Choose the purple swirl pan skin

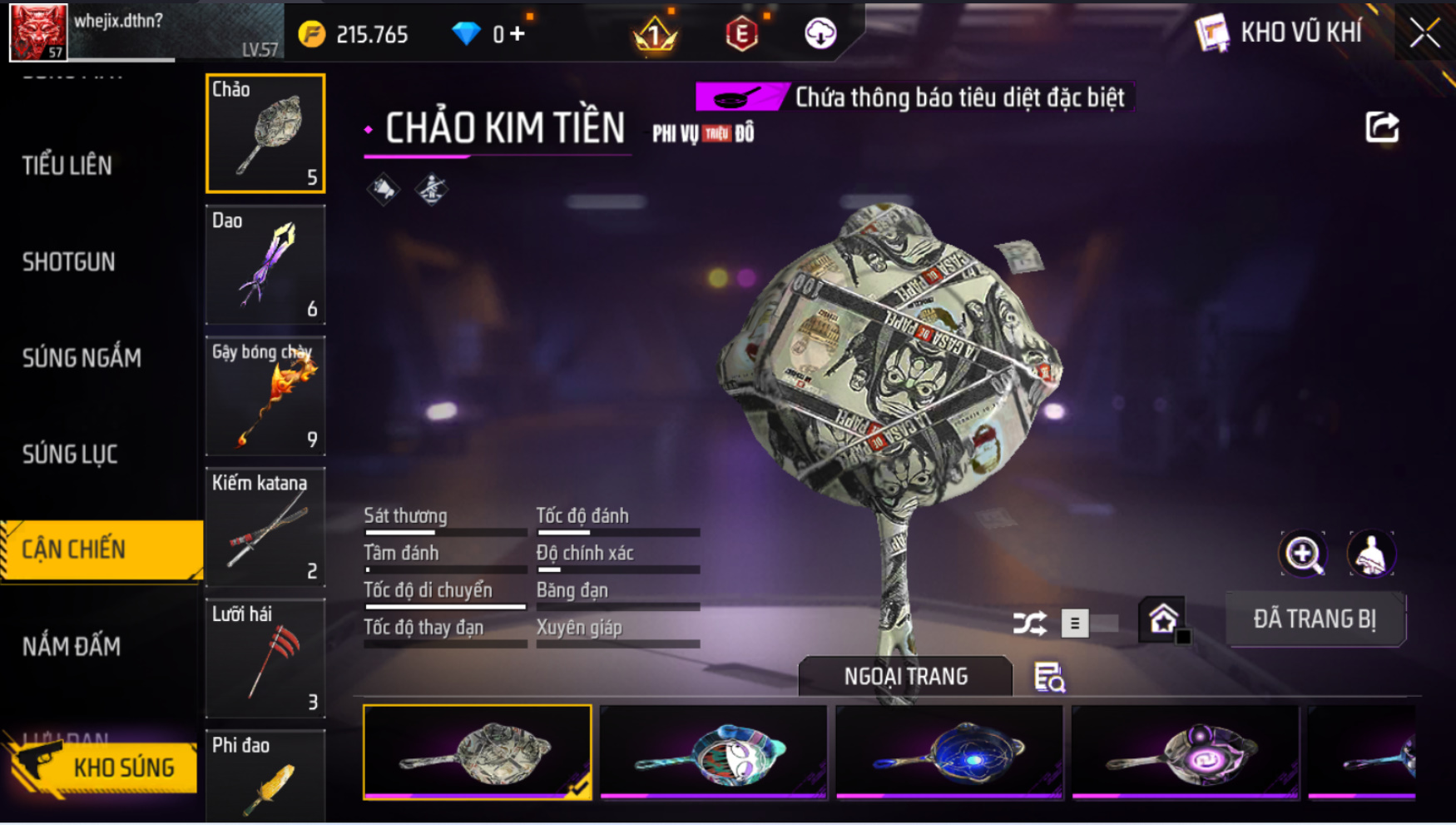[1186, 752]
